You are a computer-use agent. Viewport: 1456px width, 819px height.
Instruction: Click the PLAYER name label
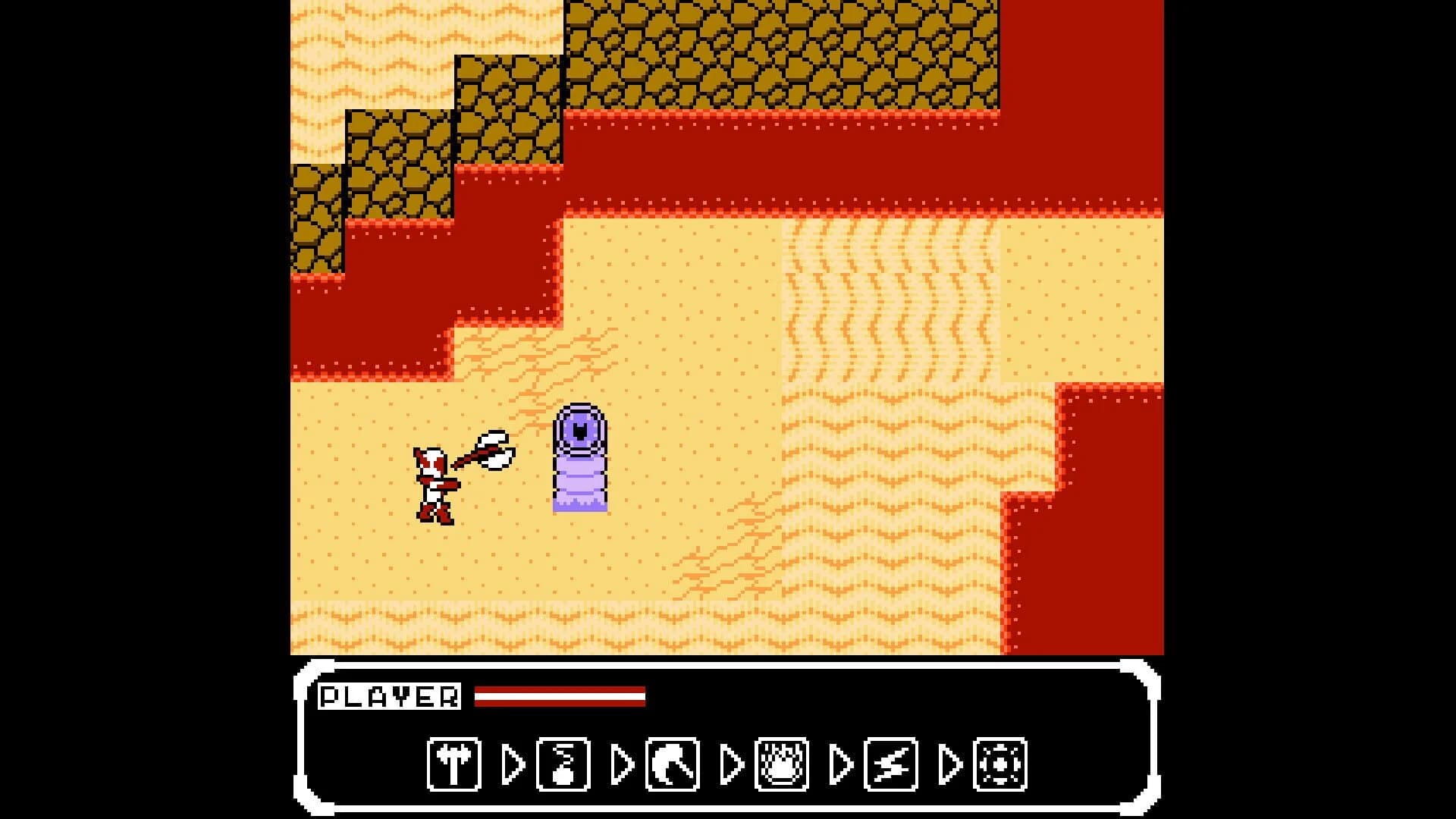(x=391, y=695)
